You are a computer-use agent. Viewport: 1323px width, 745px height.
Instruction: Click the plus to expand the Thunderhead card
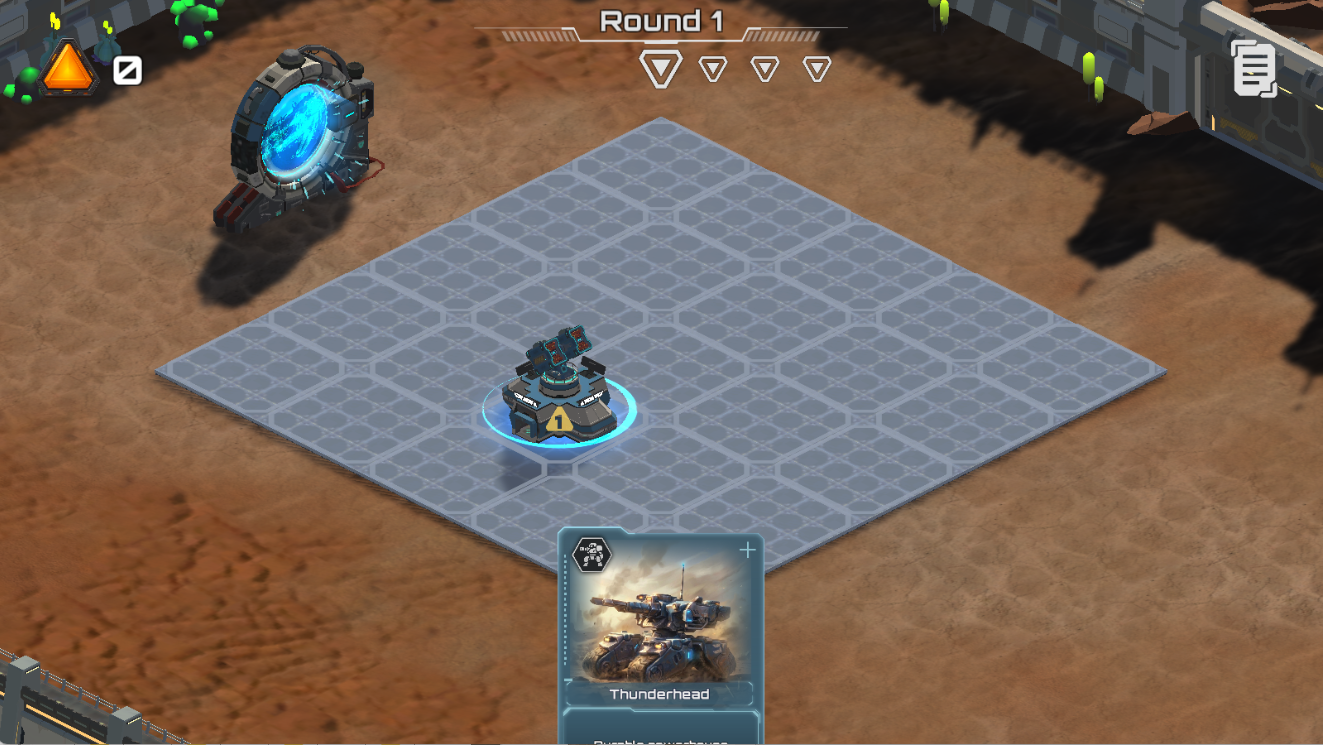[747, 548]
